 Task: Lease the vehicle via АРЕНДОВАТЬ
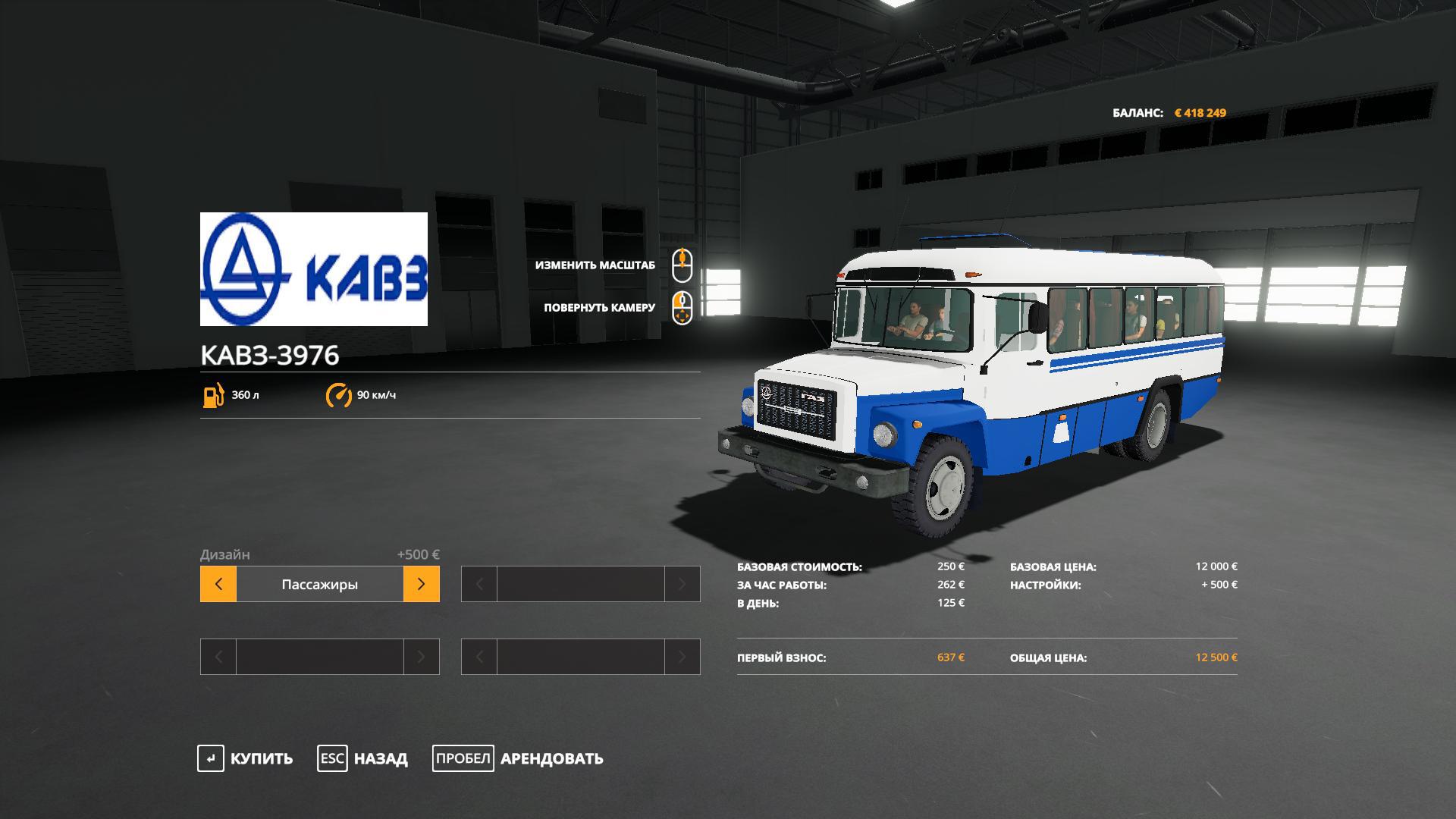point(519,758)
